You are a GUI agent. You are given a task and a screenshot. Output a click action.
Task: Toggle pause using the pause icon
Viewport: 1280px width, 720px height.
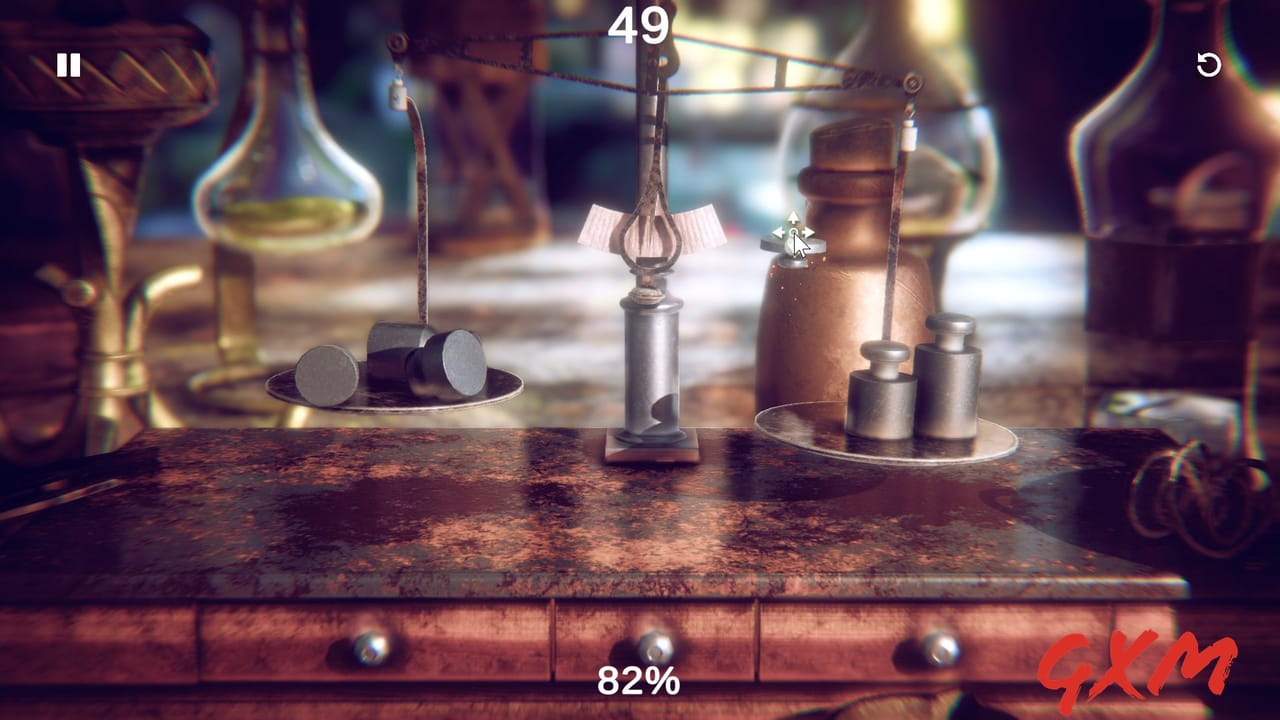(66, 65)
